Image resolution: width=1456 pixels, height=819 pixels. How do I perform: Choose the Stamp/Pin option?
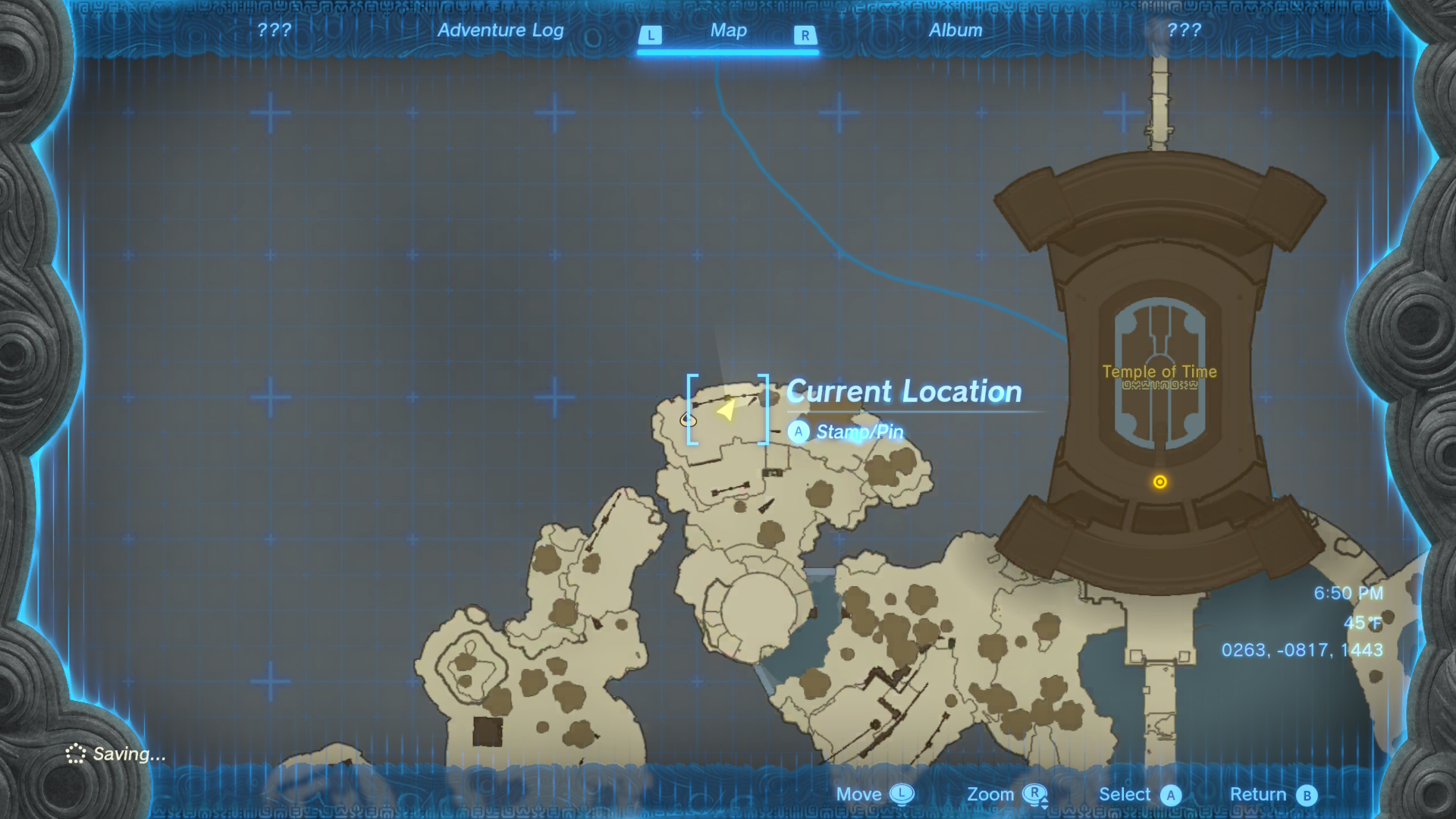click(858, 431)
